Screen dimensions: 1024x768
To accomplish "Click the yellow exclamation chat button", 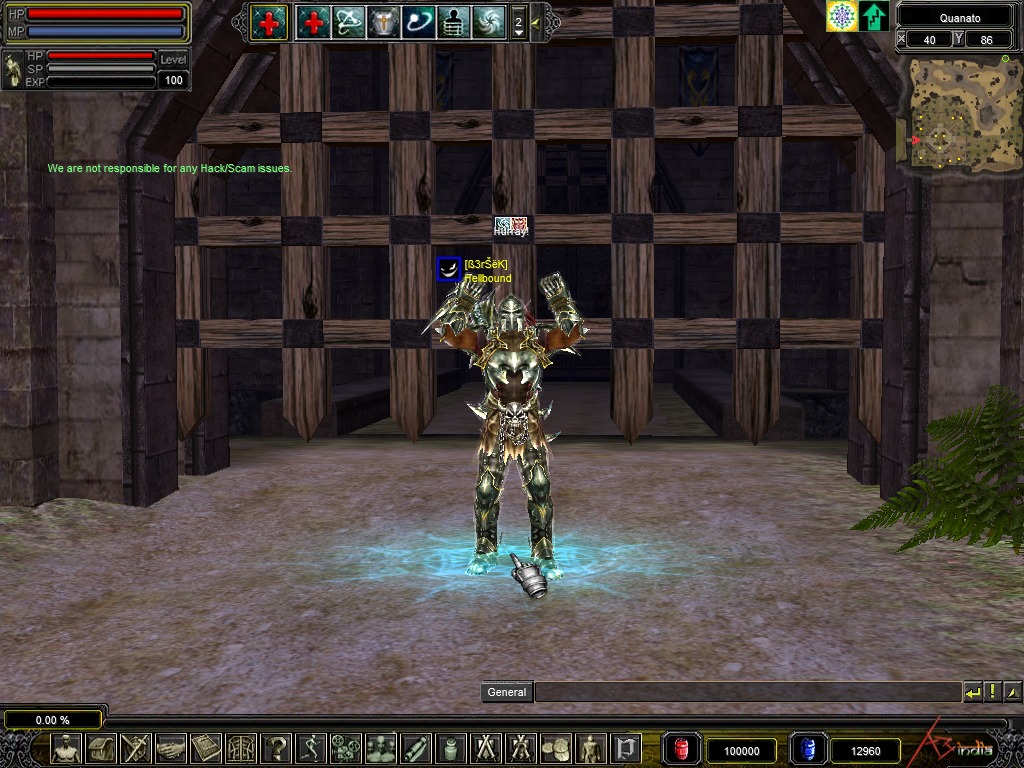I will click(x=992, y=692).
